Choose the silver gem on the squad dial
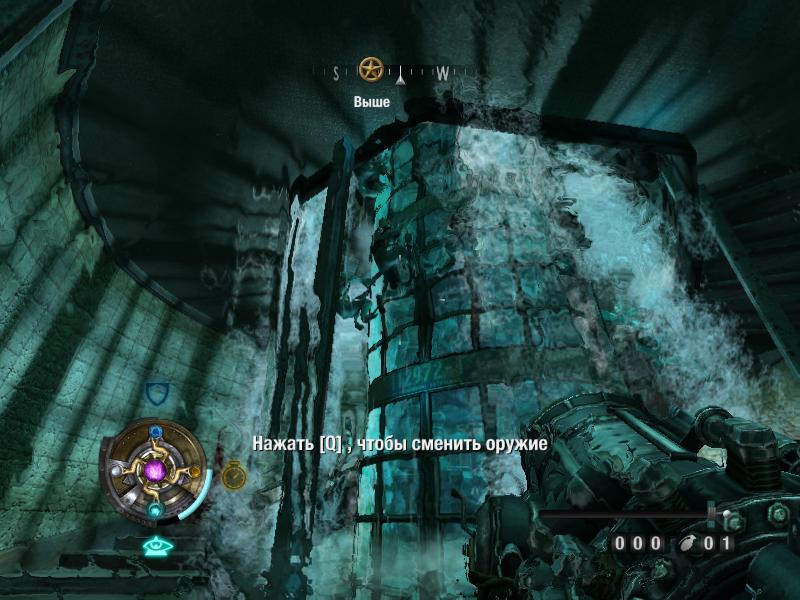Screen dimensions: 800x600 tap(115, 470)
